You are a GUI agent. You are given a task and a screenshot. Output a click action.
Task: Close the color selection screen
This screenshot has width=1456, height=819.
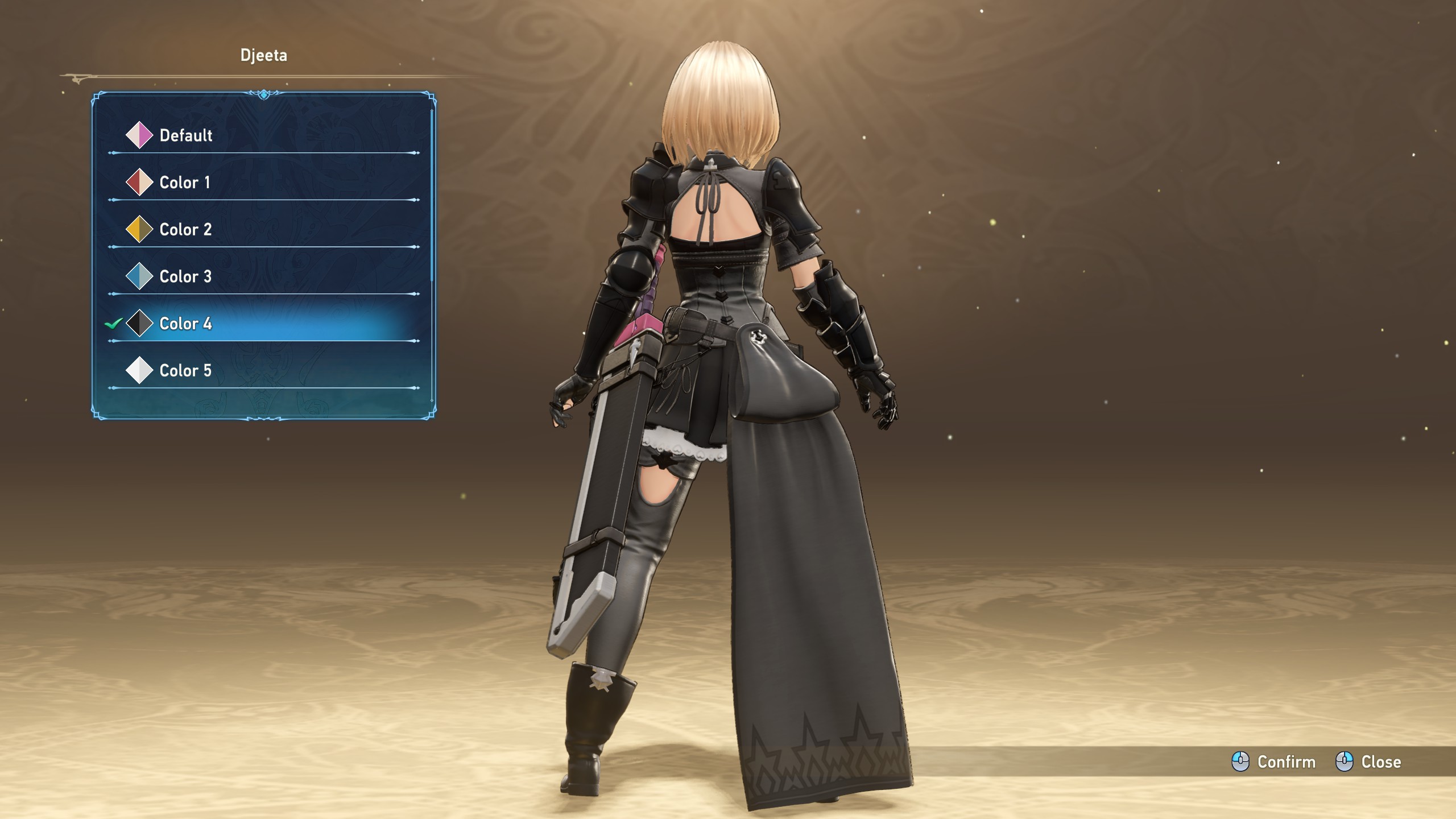(1368, 762)
